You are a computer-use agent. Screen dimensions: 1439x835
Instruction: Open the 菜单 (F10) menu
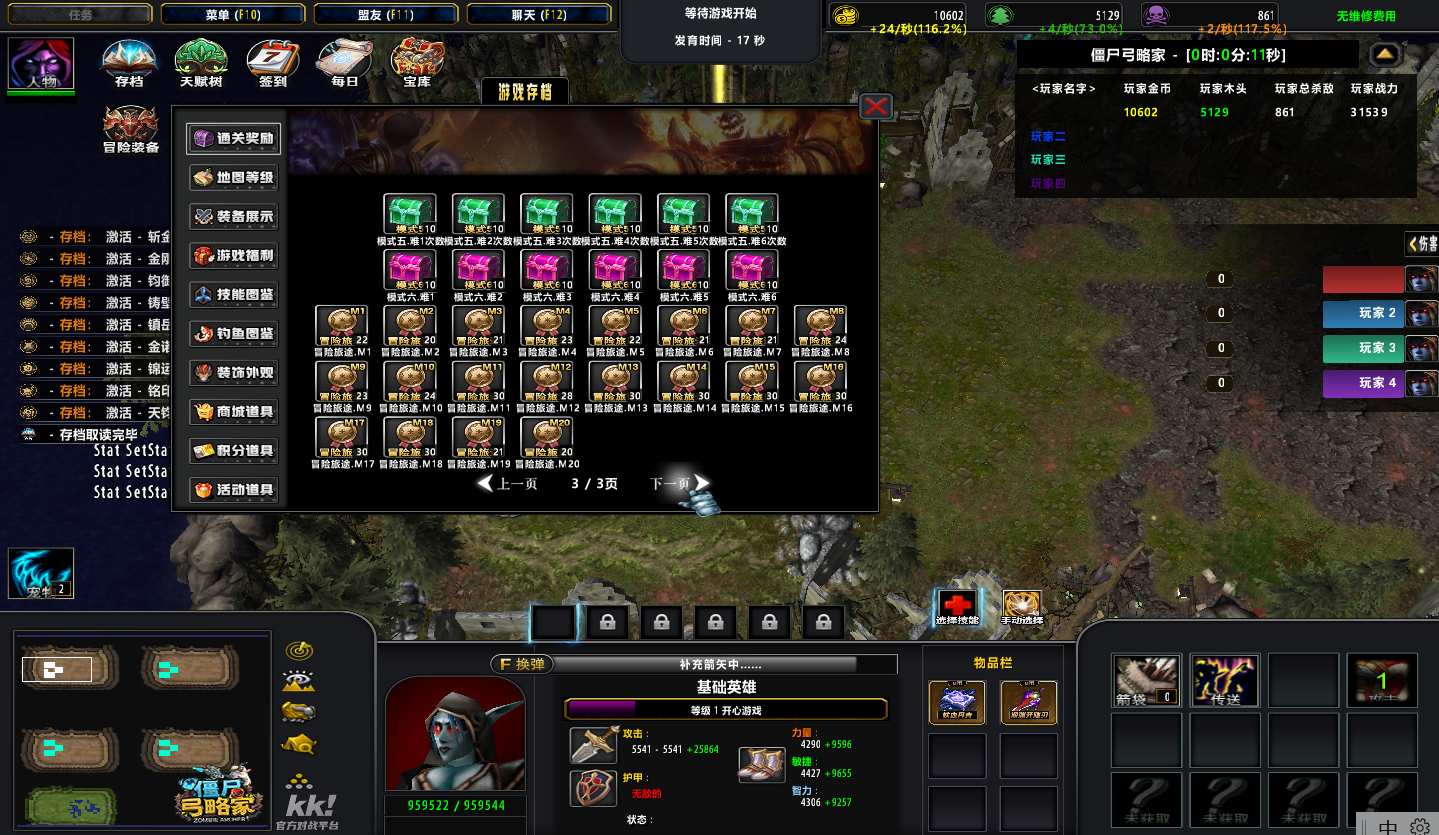click(x=233, y=14)
